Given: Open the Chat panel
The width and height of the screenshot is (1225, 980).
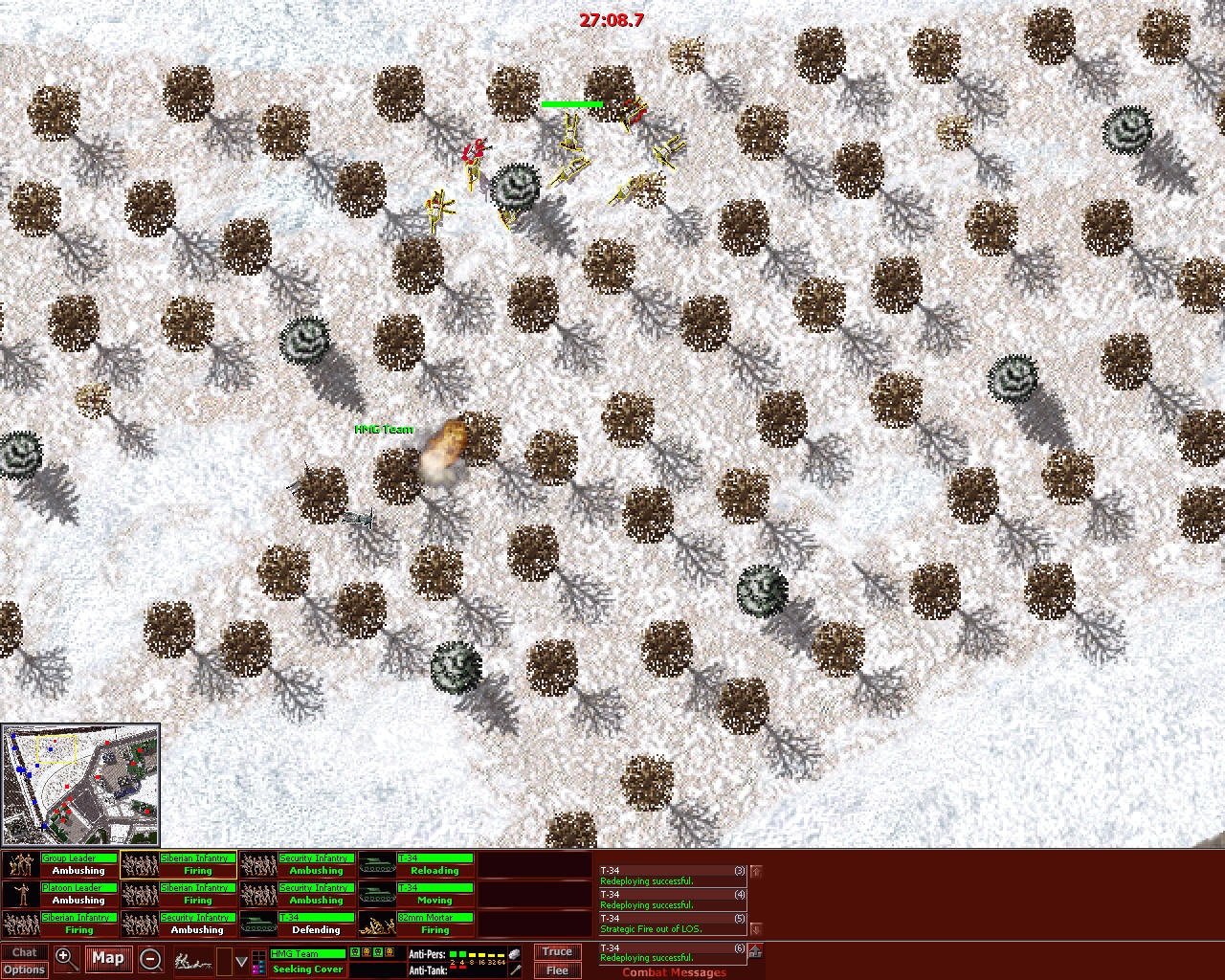Looking at the screenshot, I should (x=24, y=952).
